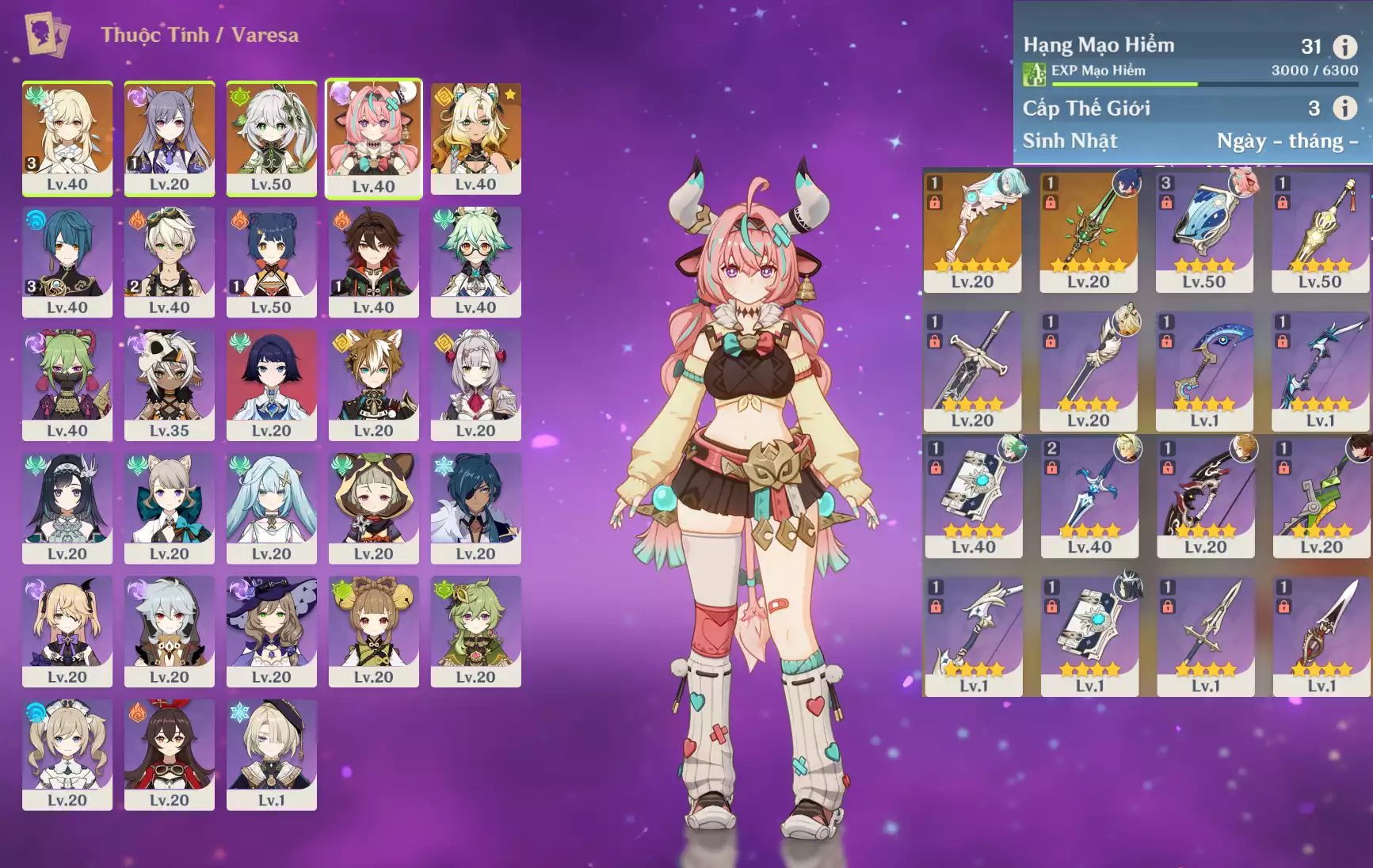
Task: Open Xilonen's character card
Action: (x=475, y=137)
